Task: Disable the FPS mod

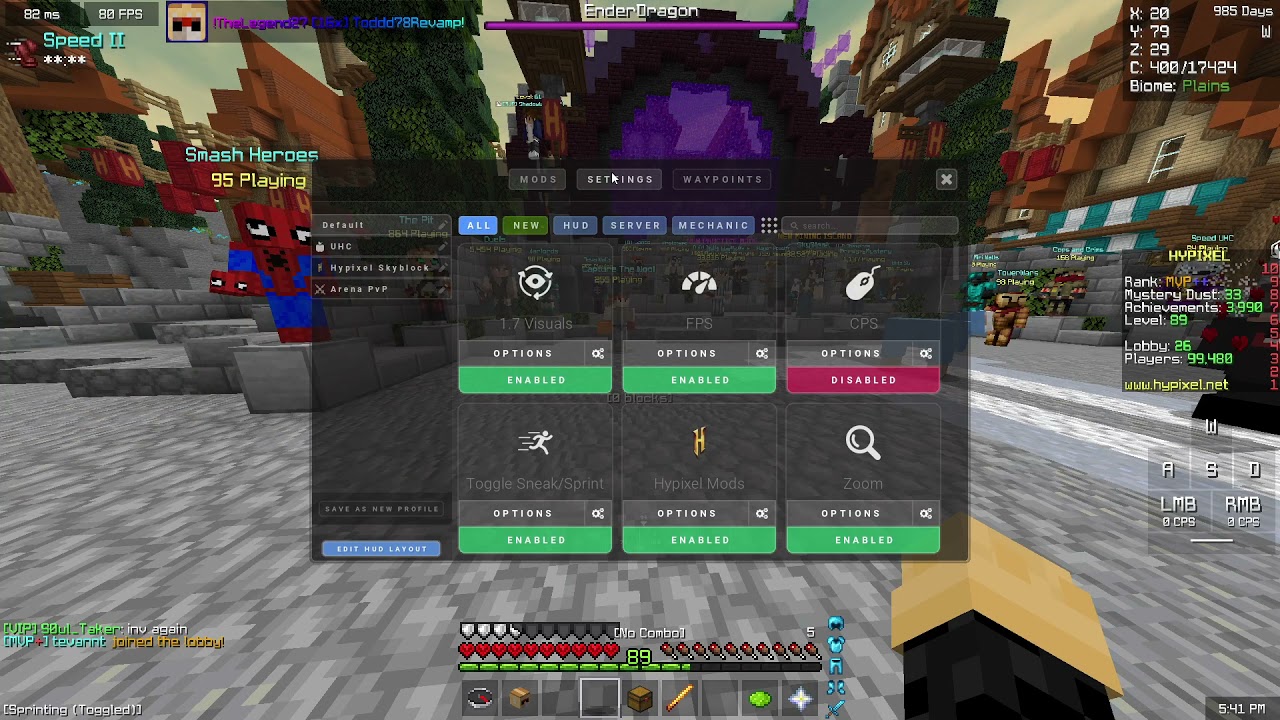Action: 699,380
